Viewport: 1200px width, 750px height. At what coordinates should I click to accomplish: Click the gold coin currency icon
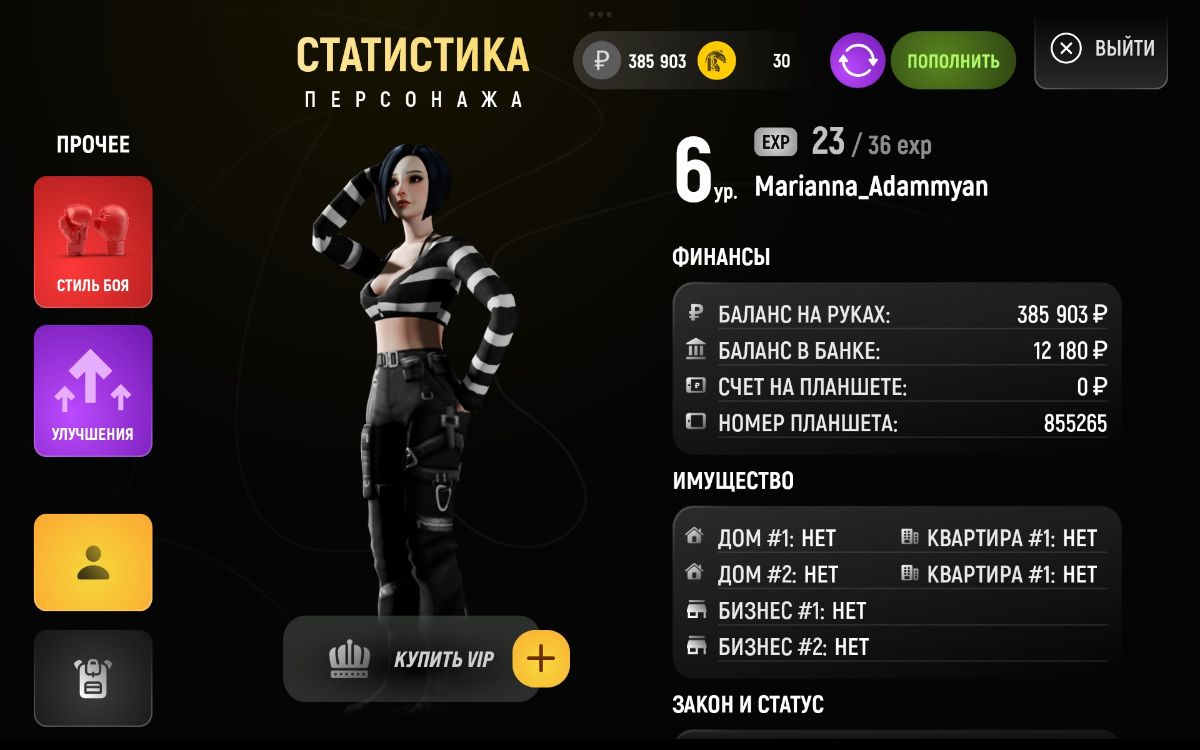716,61
